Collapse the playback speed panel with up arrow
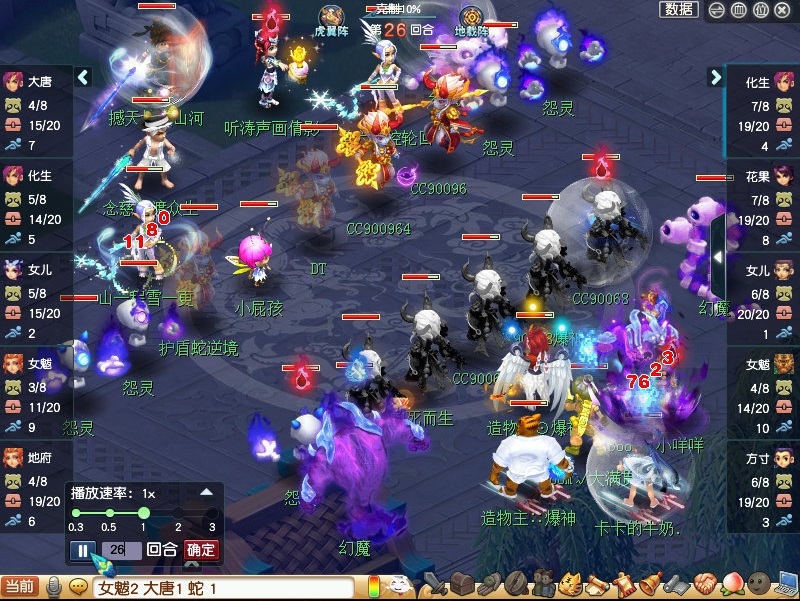 click(x=206, y=492)
